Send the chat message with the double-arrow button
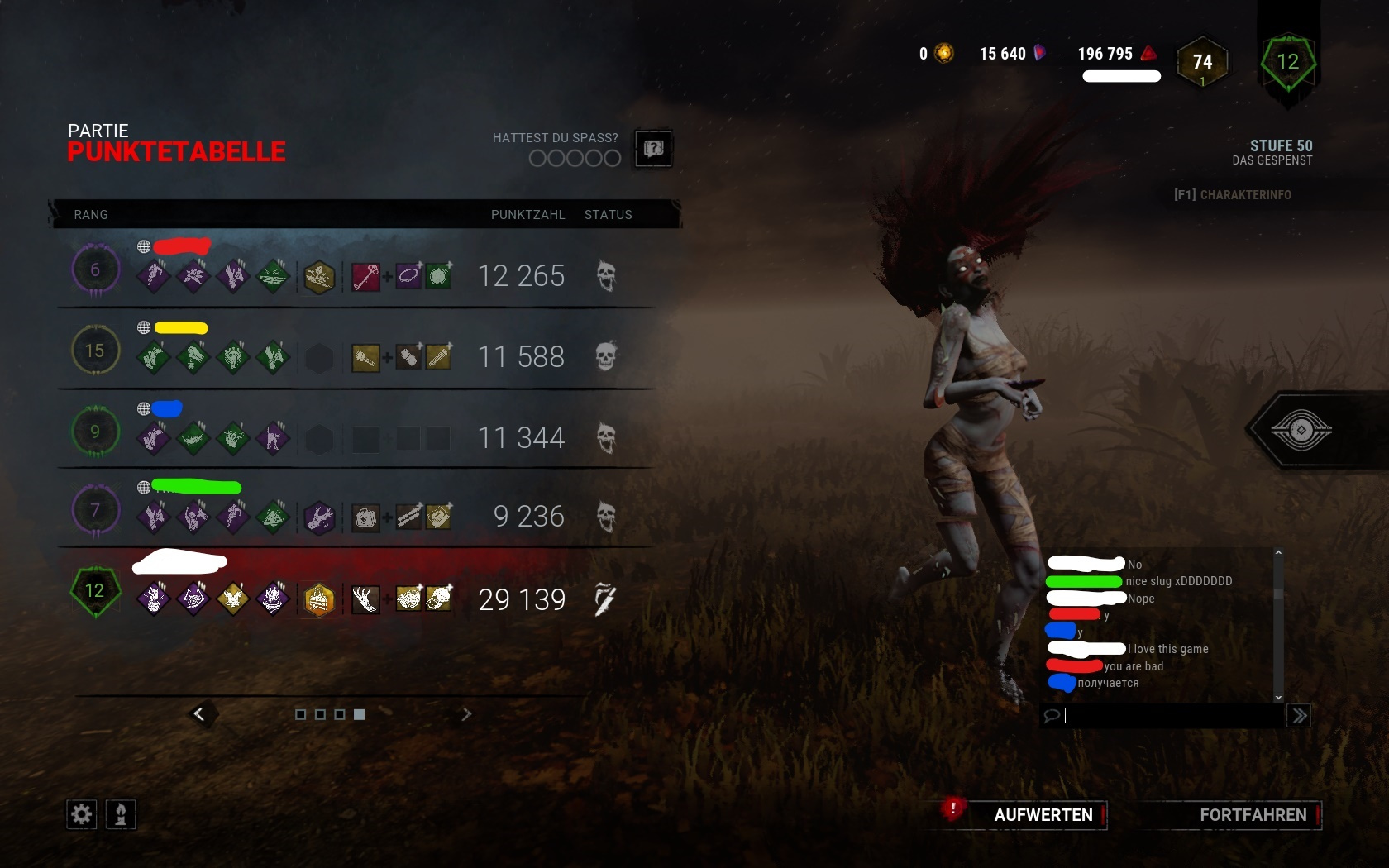 (x=1299, y=716)
